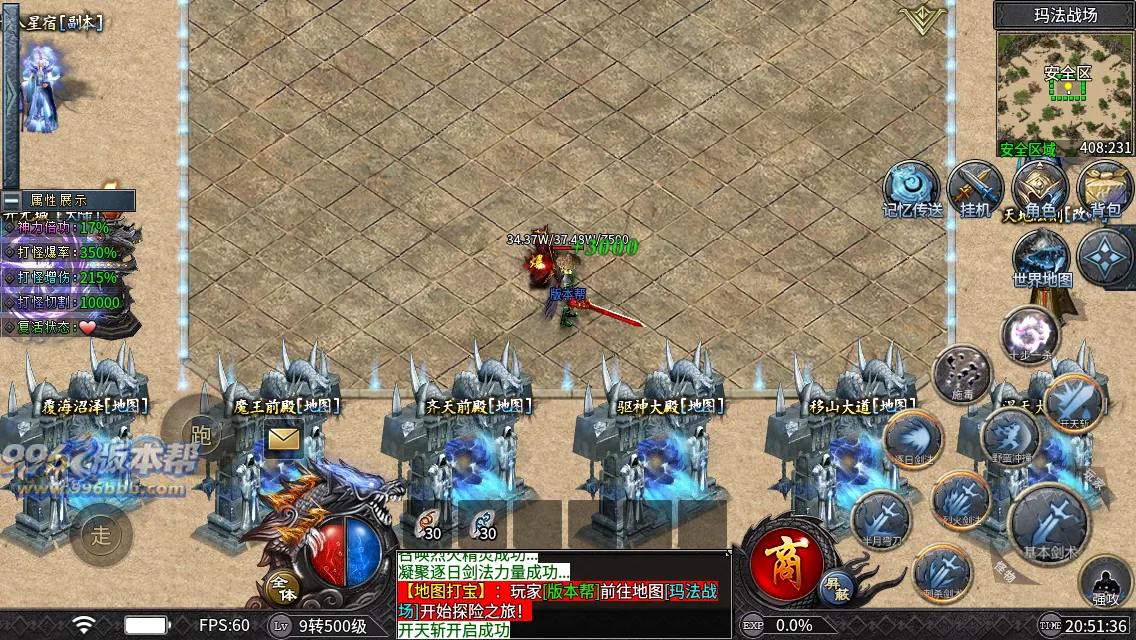Click the four-point star icon button
This screenshot has height=640, width=1136.
[1104, 256]
